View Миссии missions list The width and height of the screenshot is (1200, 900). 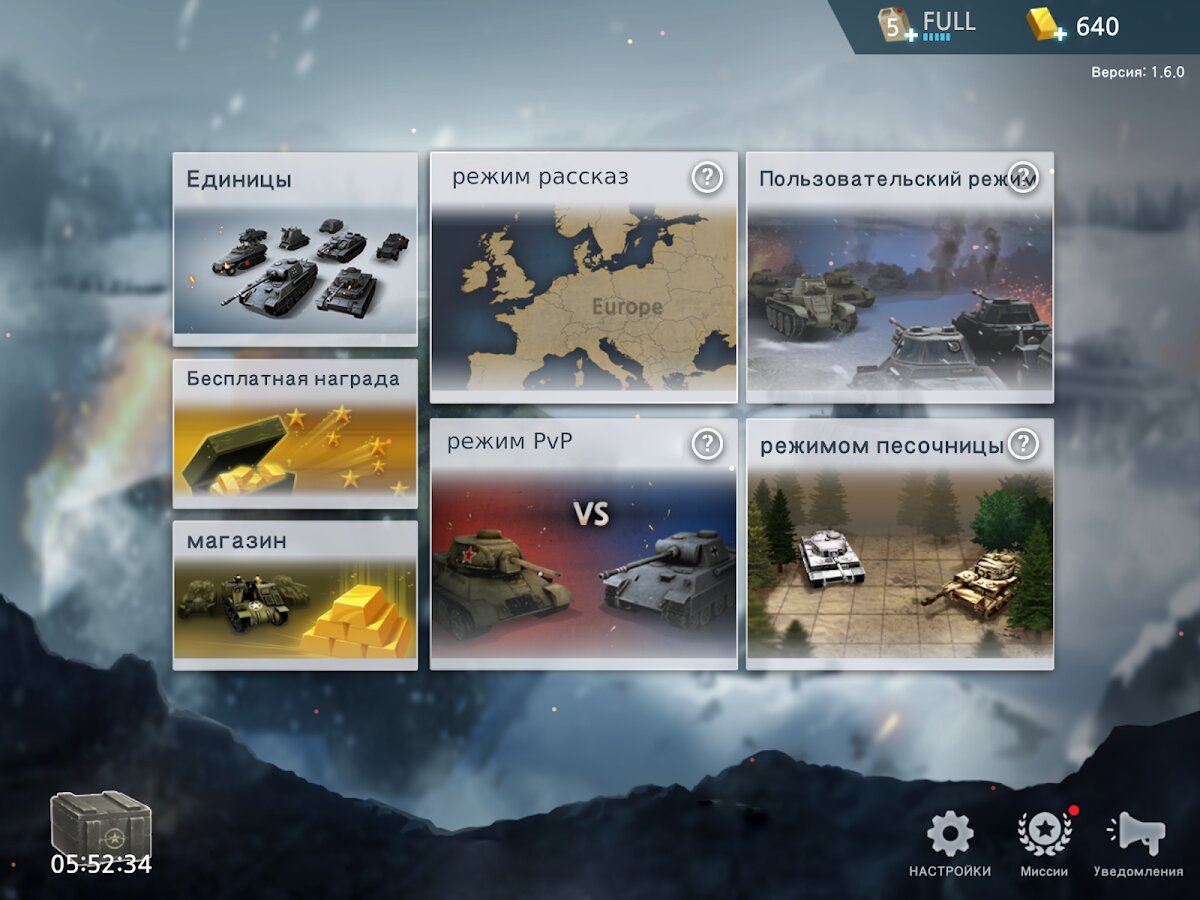(x=1044, y=845)
